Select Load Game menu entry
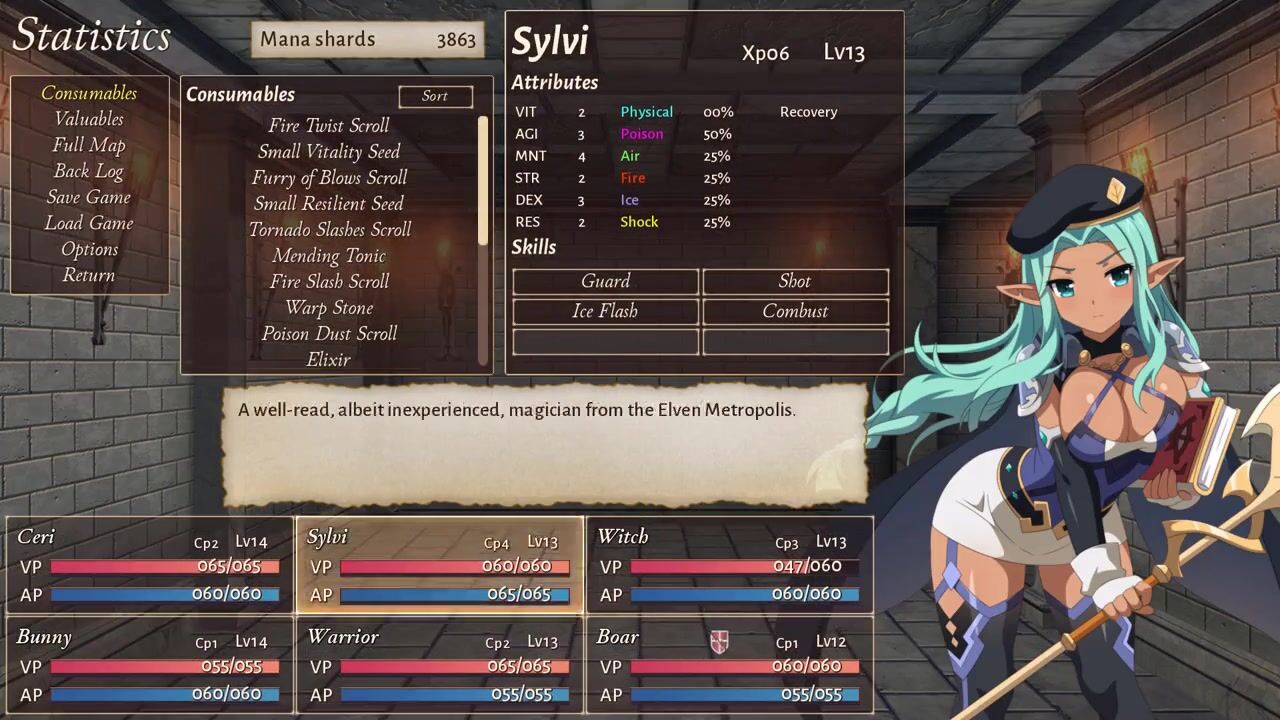The height and width of the screenshot is (720, 1280). tap(89, 223)
